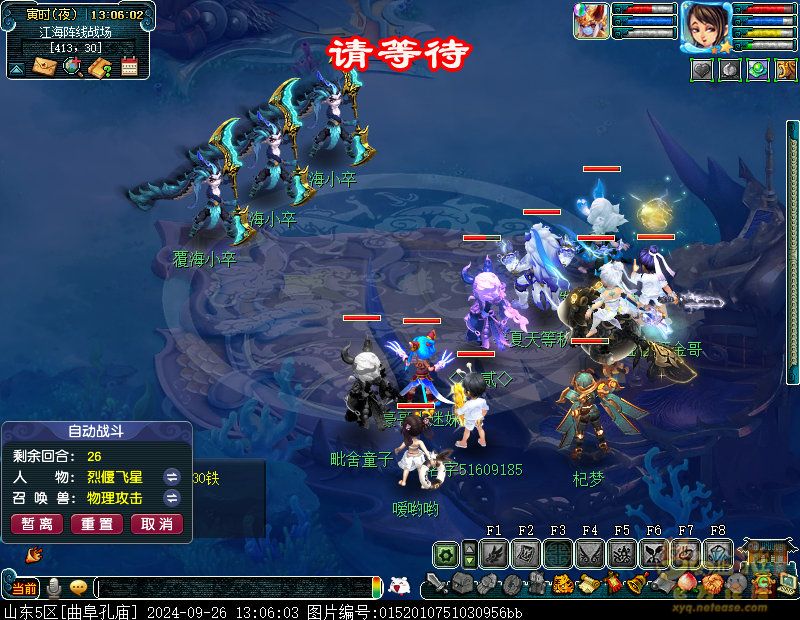This screenshot has height=620, width=800.
Task: Cancel auto-battle using the 取消 button
Action: coord(157,524)
